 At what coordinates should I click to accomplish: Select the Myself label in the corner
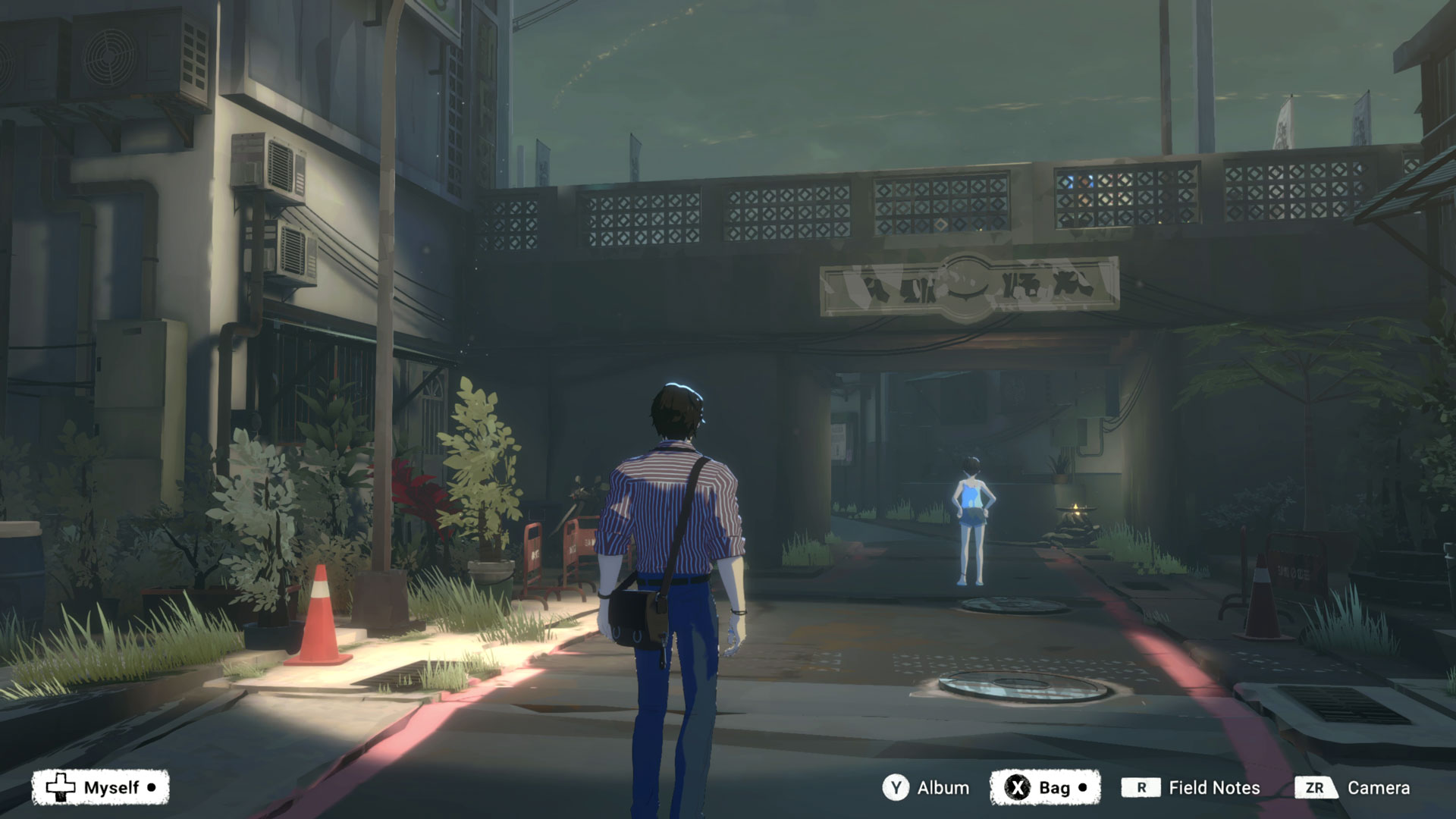pos(110,788)
